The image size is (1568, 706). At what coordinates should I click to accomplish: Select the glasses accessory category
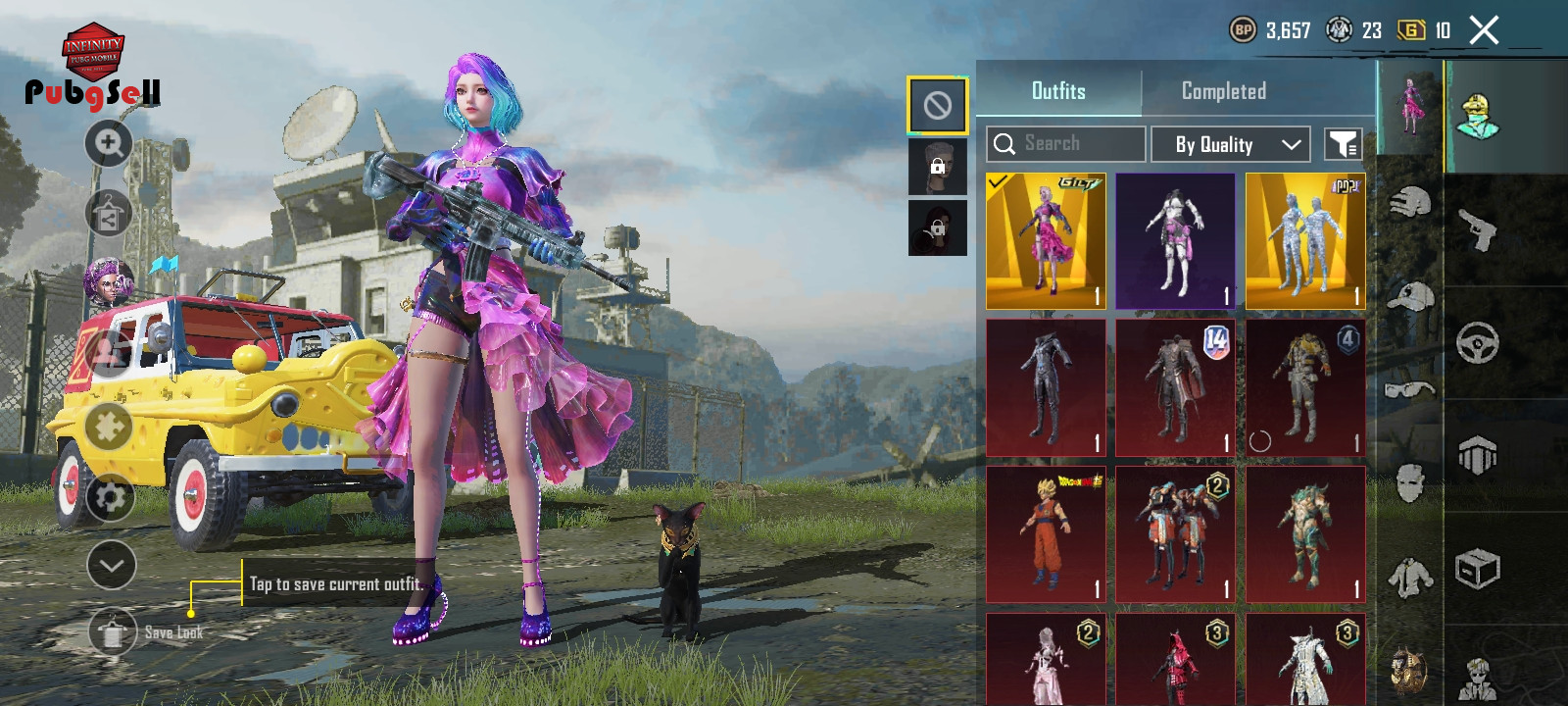[x=1410, y=390]
